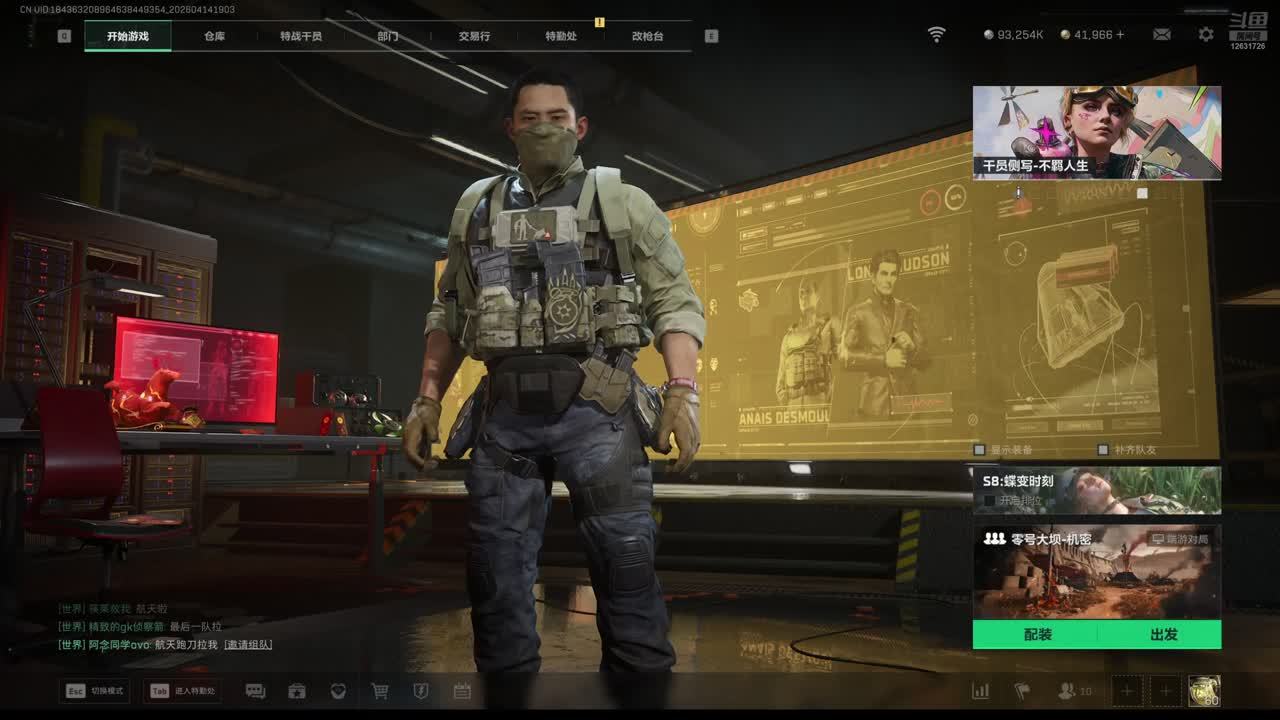Switch to the 改枪台 tab
1280x720 pixels.
point(647,36)
